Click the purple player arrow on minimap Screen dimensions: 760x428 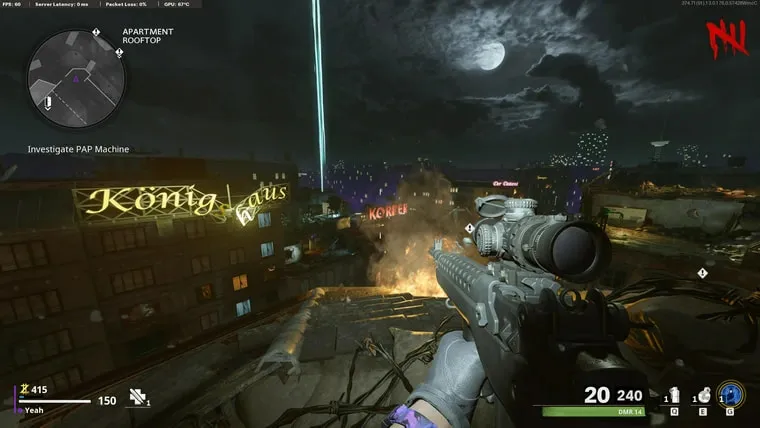coord(75,77)
